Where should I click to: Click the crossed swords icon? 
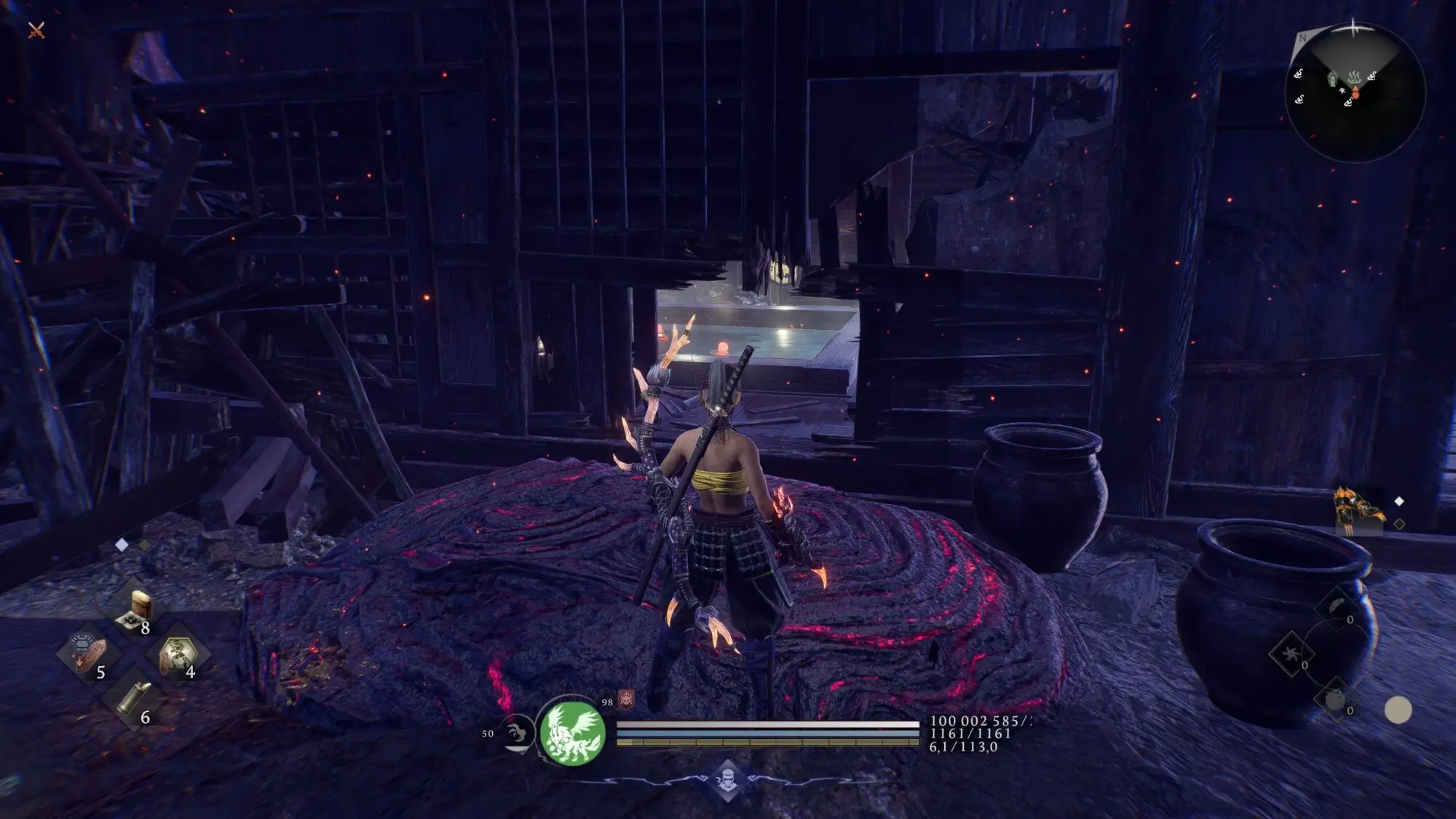click(x=36, y=31)
